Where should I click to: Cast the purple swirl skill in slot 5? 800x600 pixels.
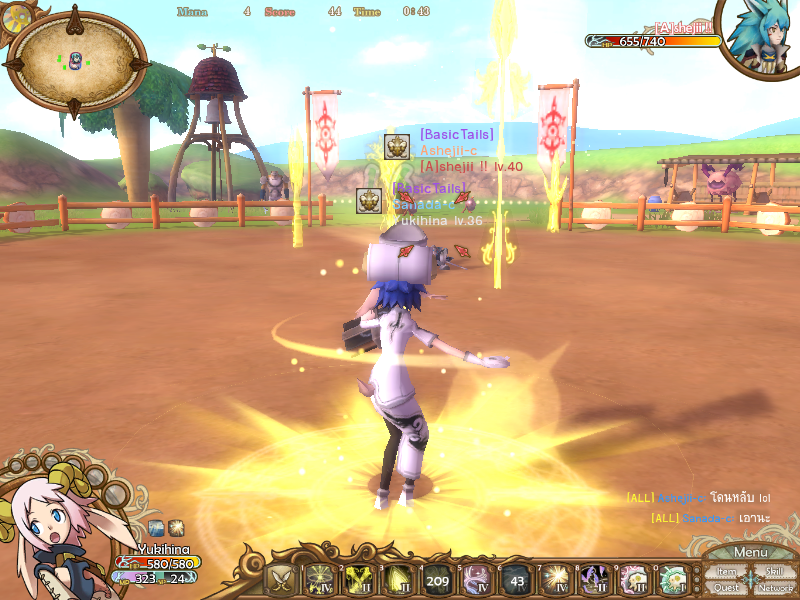[476, 579]
